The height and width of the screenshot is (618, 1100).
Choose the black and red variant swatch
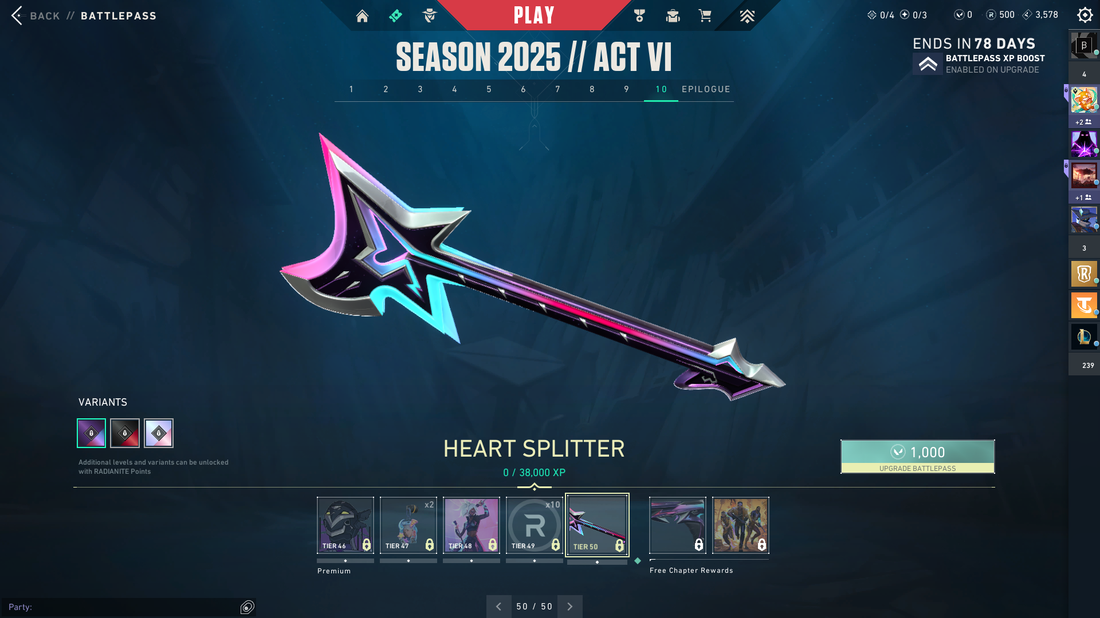click(x=125, y=433)
